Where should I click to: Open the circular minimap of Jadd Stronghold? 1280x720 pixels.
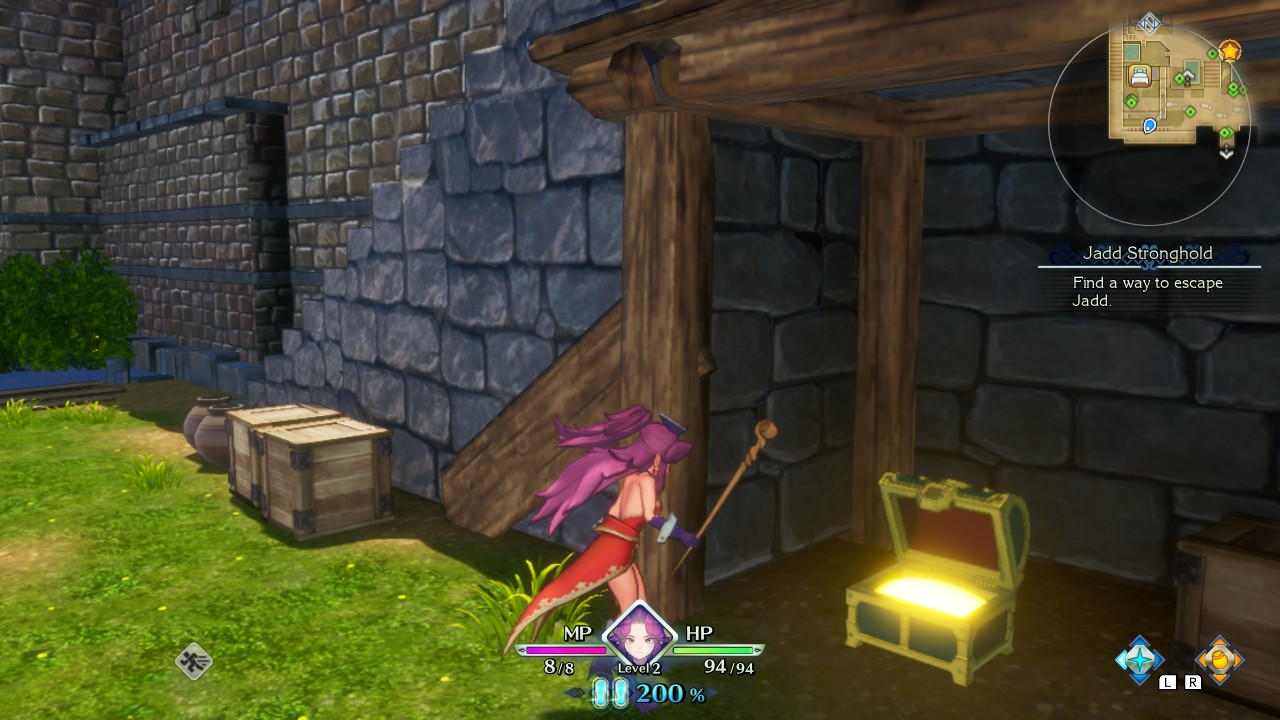1149,123
